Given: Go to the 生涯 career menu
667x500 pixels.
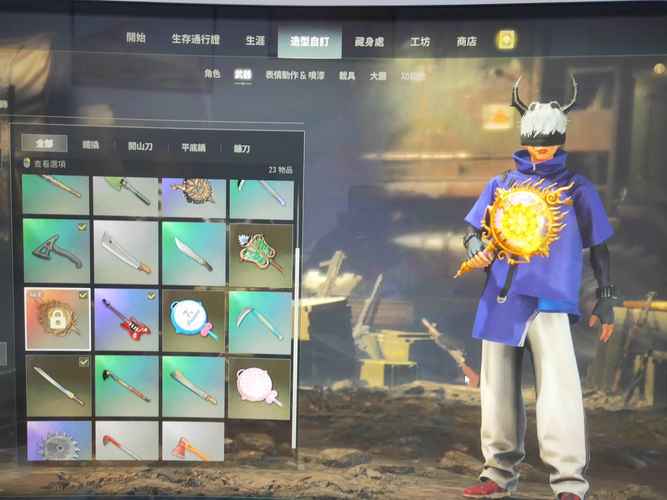Looking at the screenshot, I should pyautogui.click(x=256, y=40).
